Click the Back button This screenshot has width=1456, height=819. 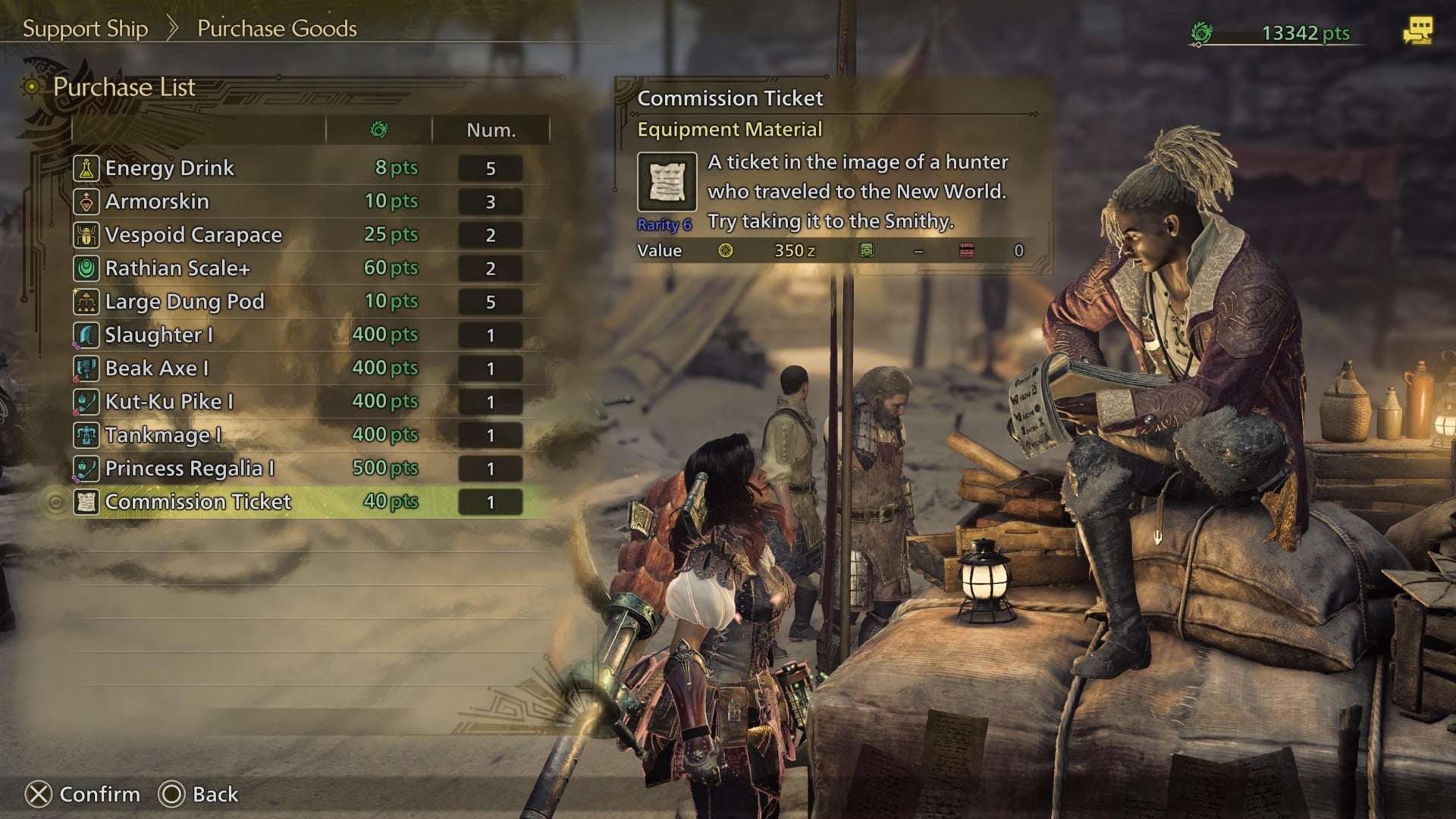tap(196, 794)
